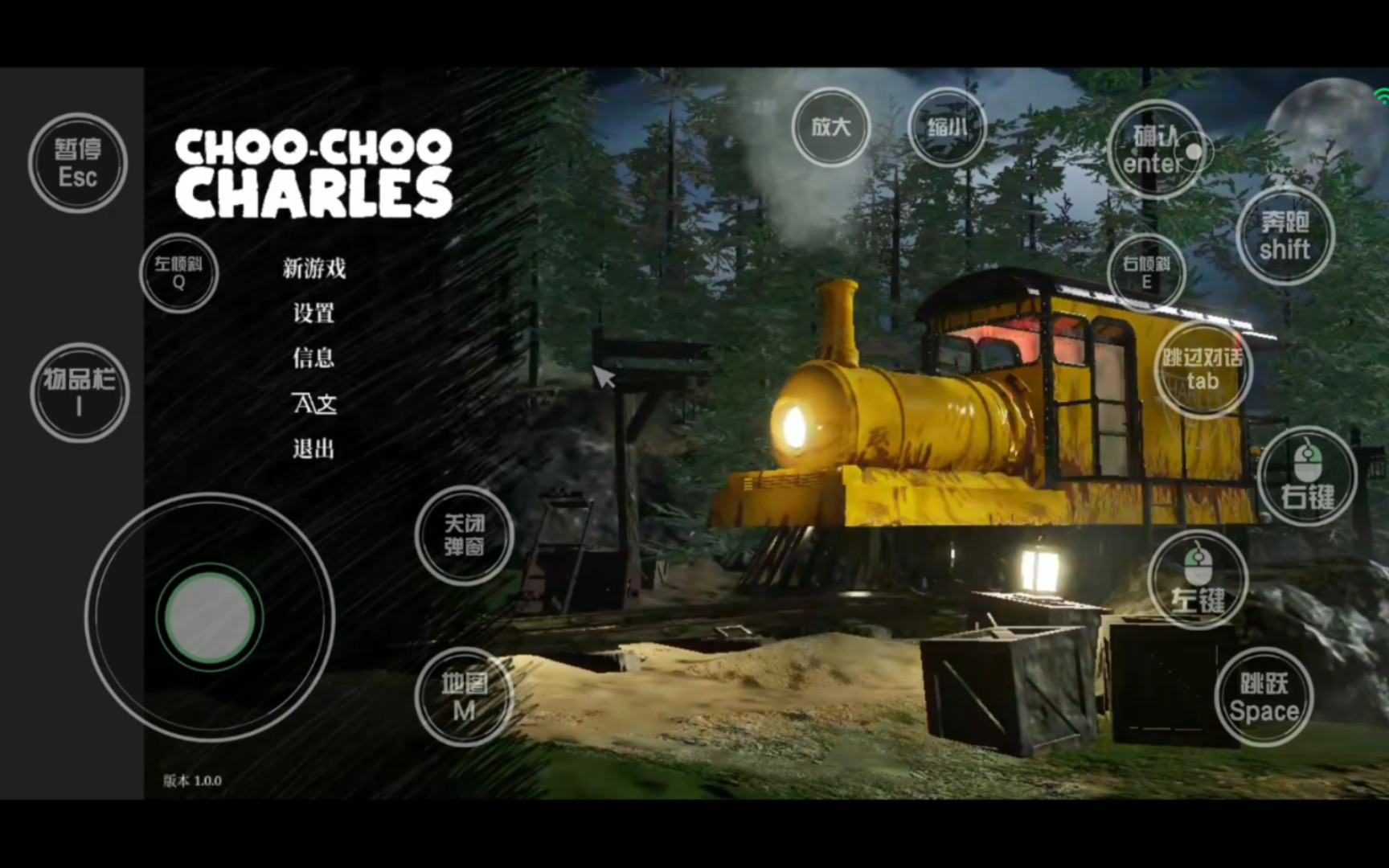Screen dimensions: 1389x868
Task: Click the language switch icon
Action: (x=314, y=403)
